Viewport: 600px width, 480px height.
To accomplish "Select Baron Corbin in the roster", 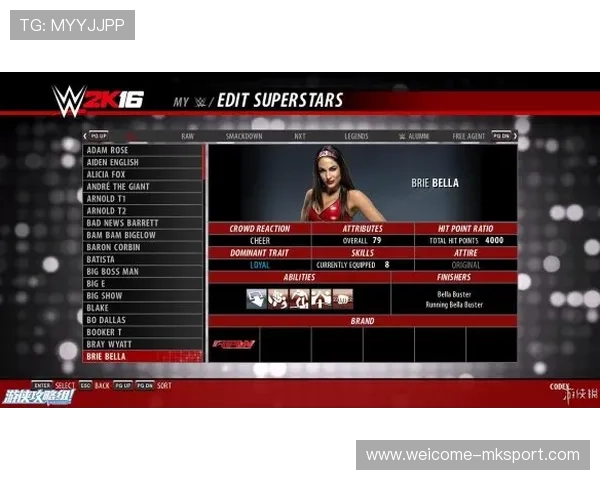I will coord(143,247).
